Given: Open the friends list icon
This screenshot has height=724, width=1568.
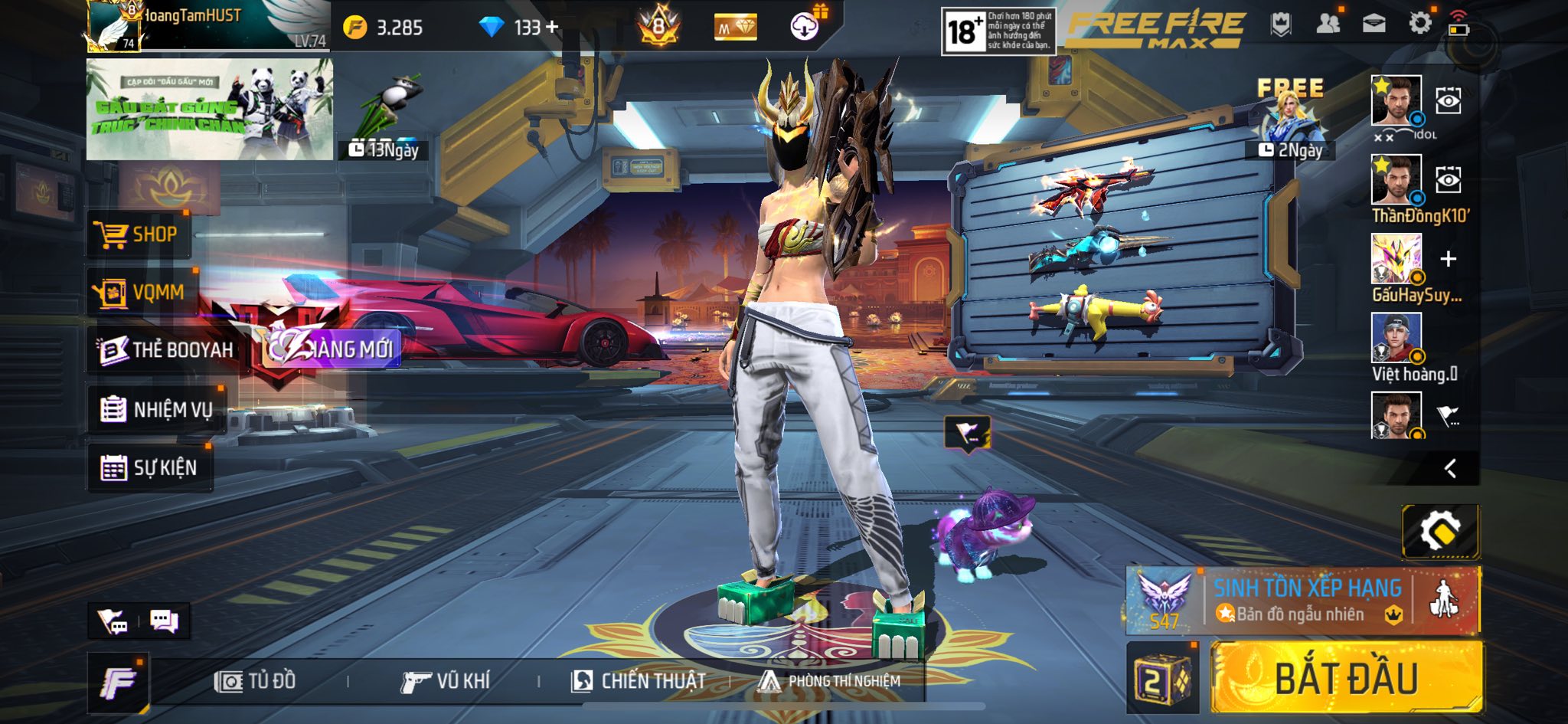Looking at the screenshot, I should click(x=1328, y=24).
